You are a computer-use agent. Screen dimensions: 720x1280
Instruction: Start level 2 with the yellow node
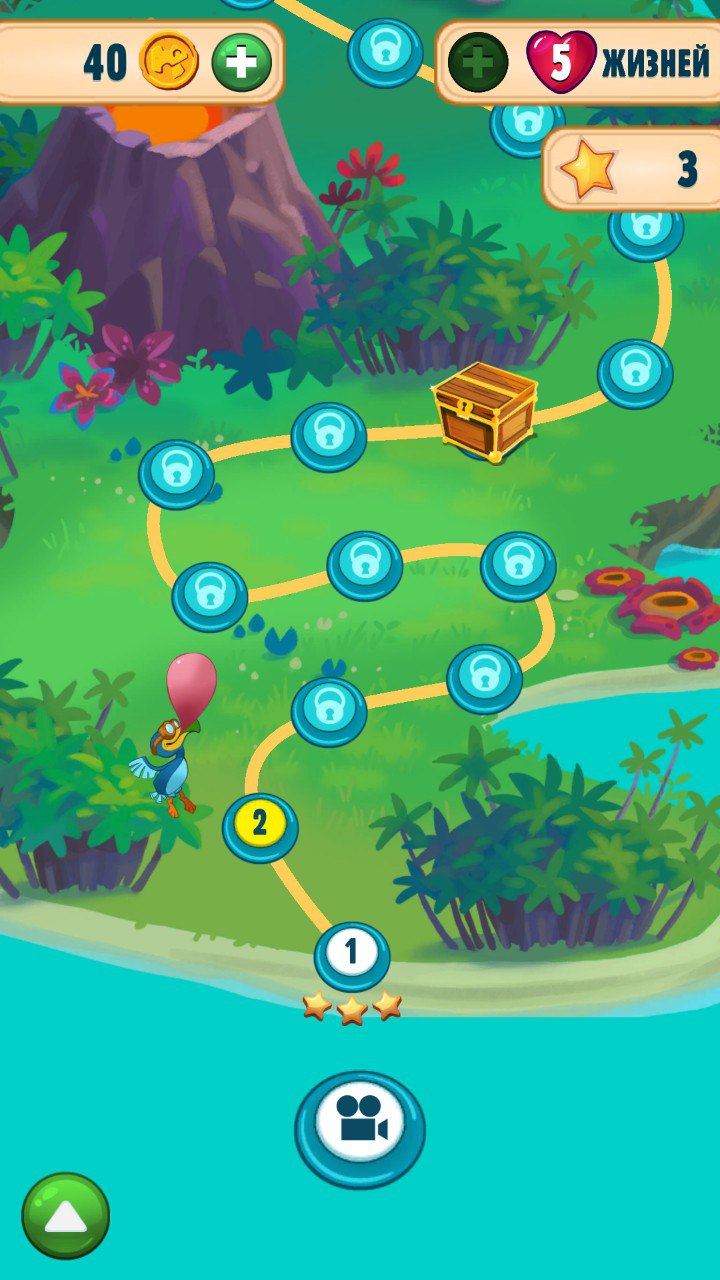[260, 825]
